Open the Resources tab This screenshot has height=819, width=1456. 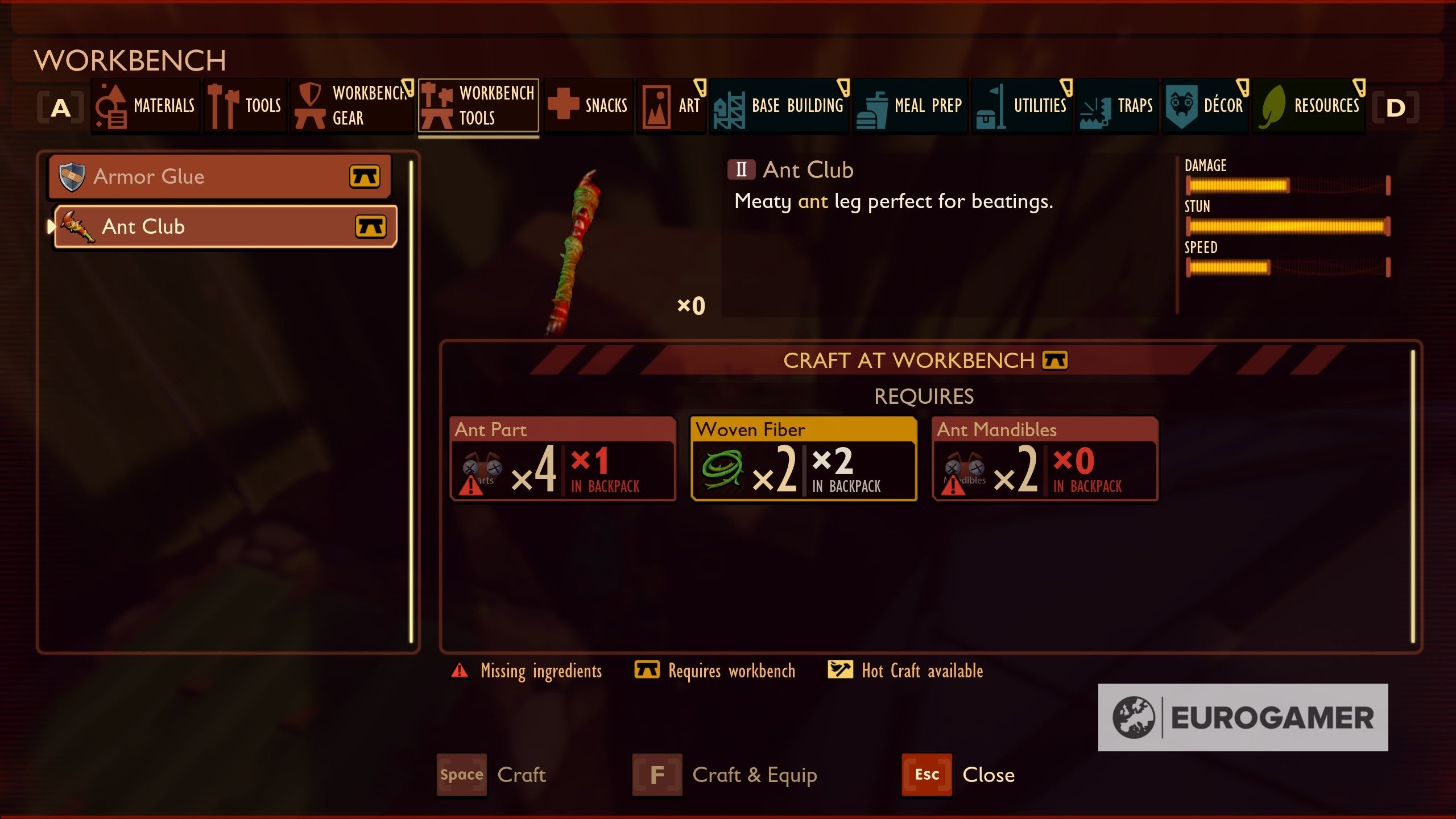pyautogui.click(x=1308, y=106)
